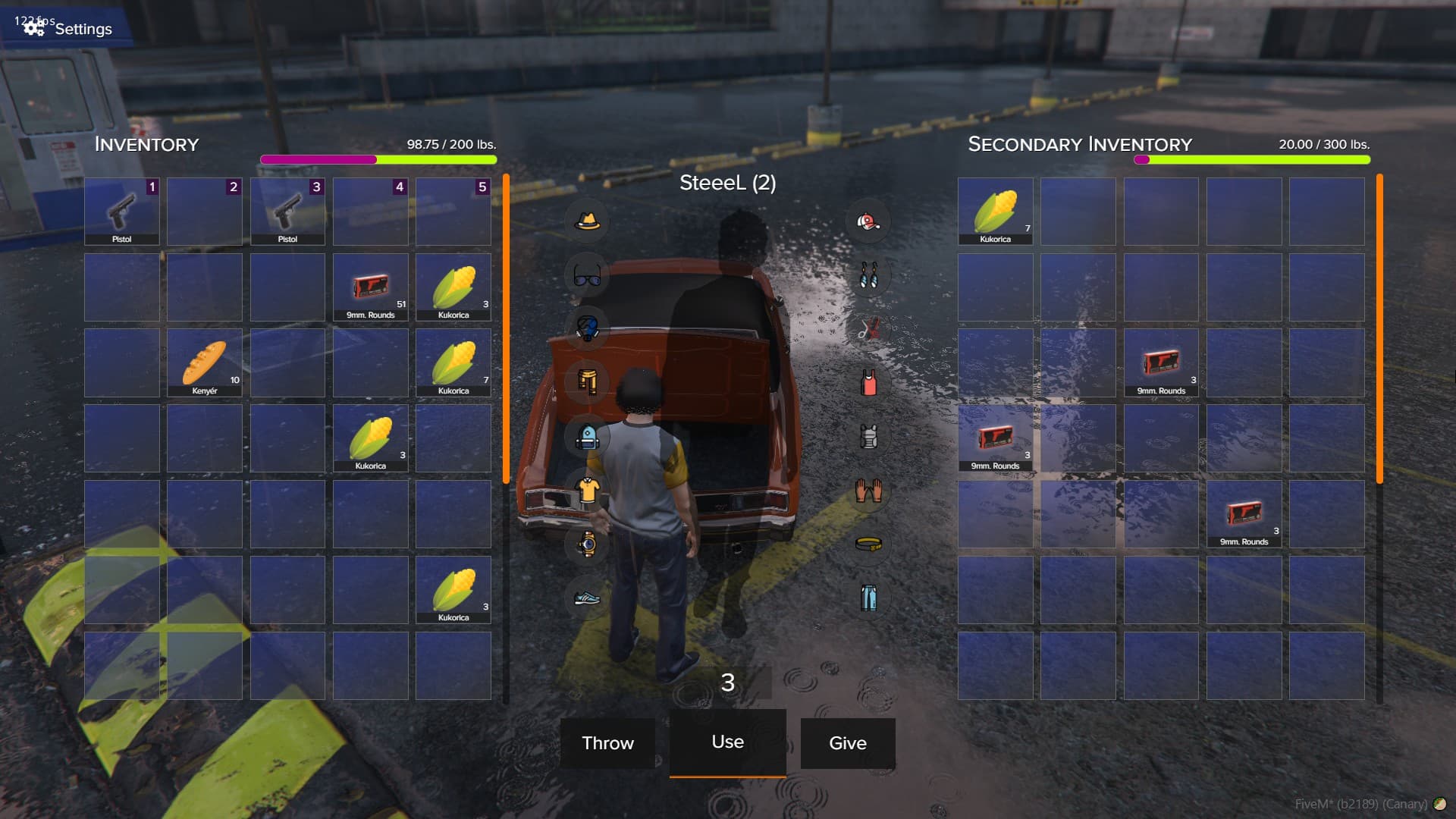Click the Give button
Screen dimensions: 1456x819
point(847,743)
